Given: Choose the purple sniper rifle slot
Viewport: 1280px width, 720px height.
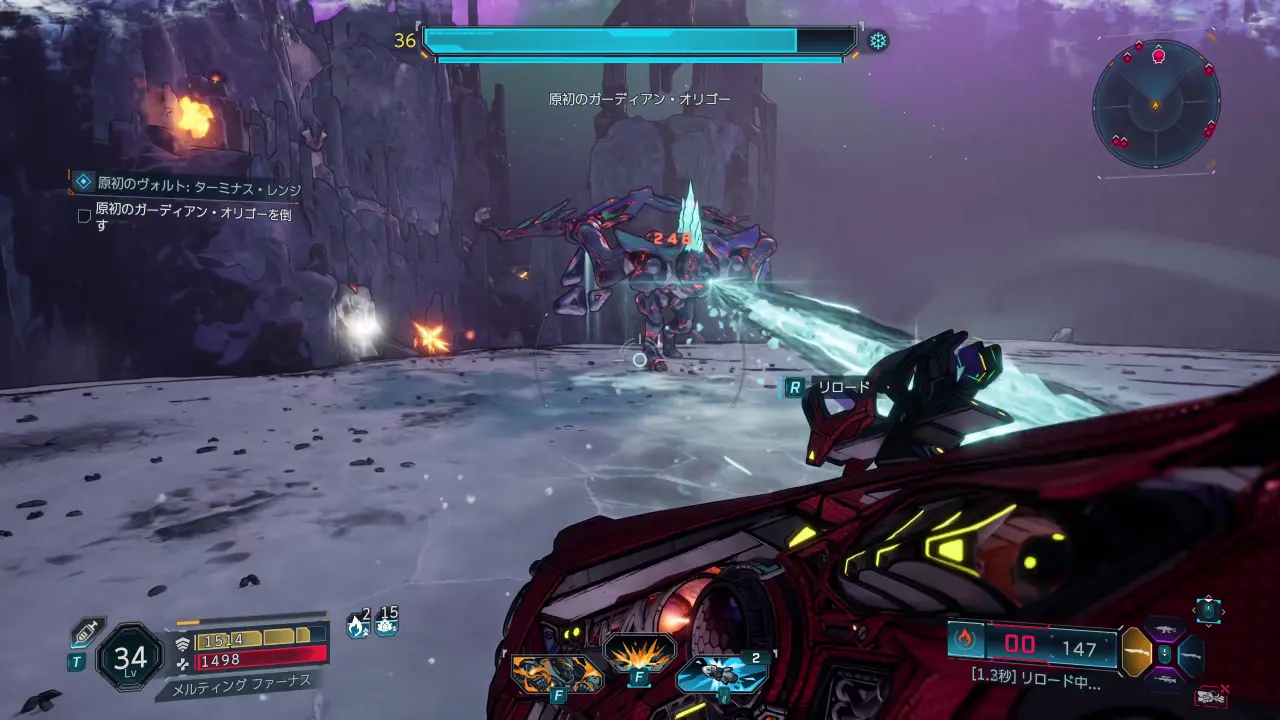Looking at the screenshot, I should (1164, 680).
